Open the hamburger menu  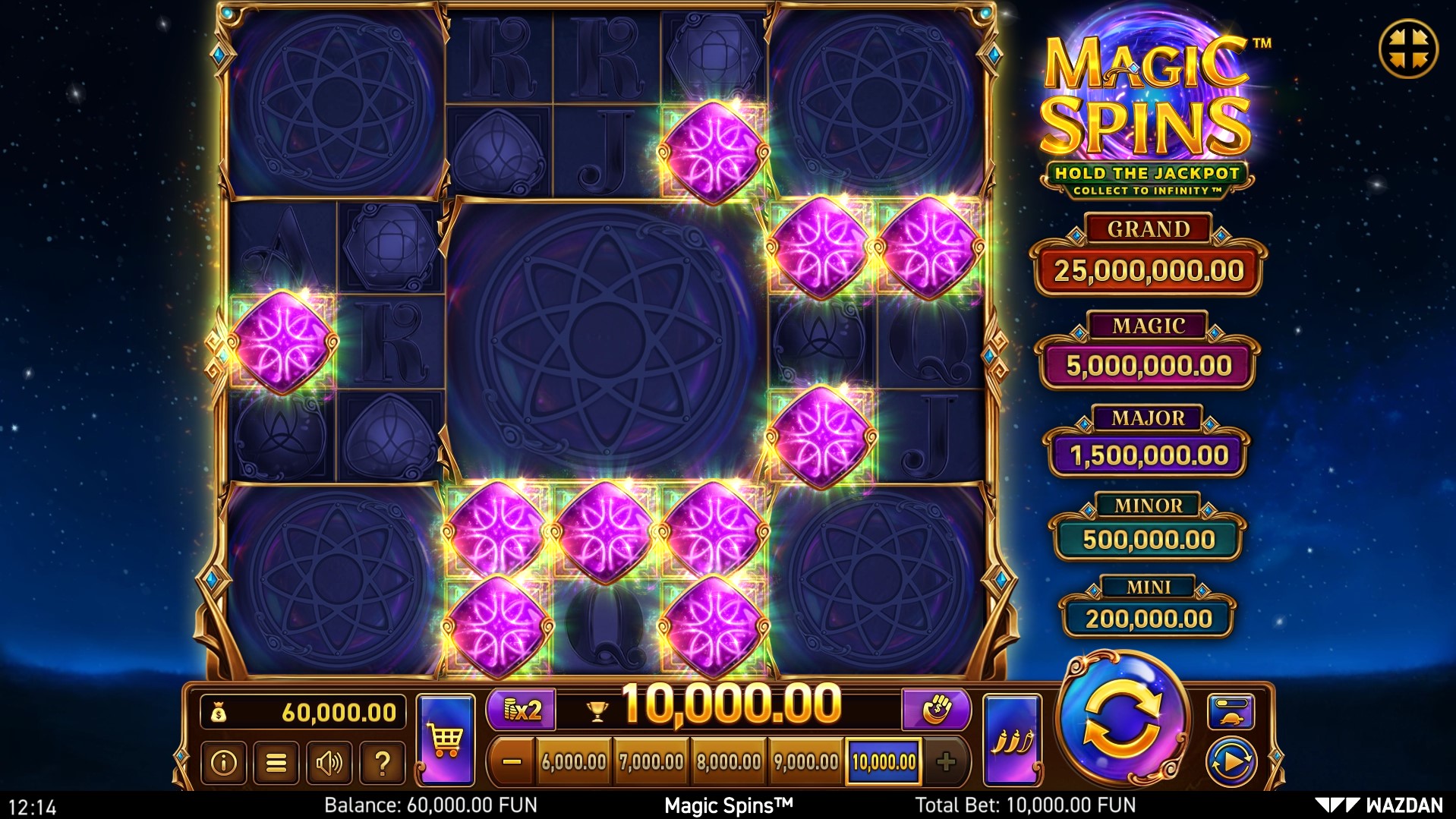276,762
